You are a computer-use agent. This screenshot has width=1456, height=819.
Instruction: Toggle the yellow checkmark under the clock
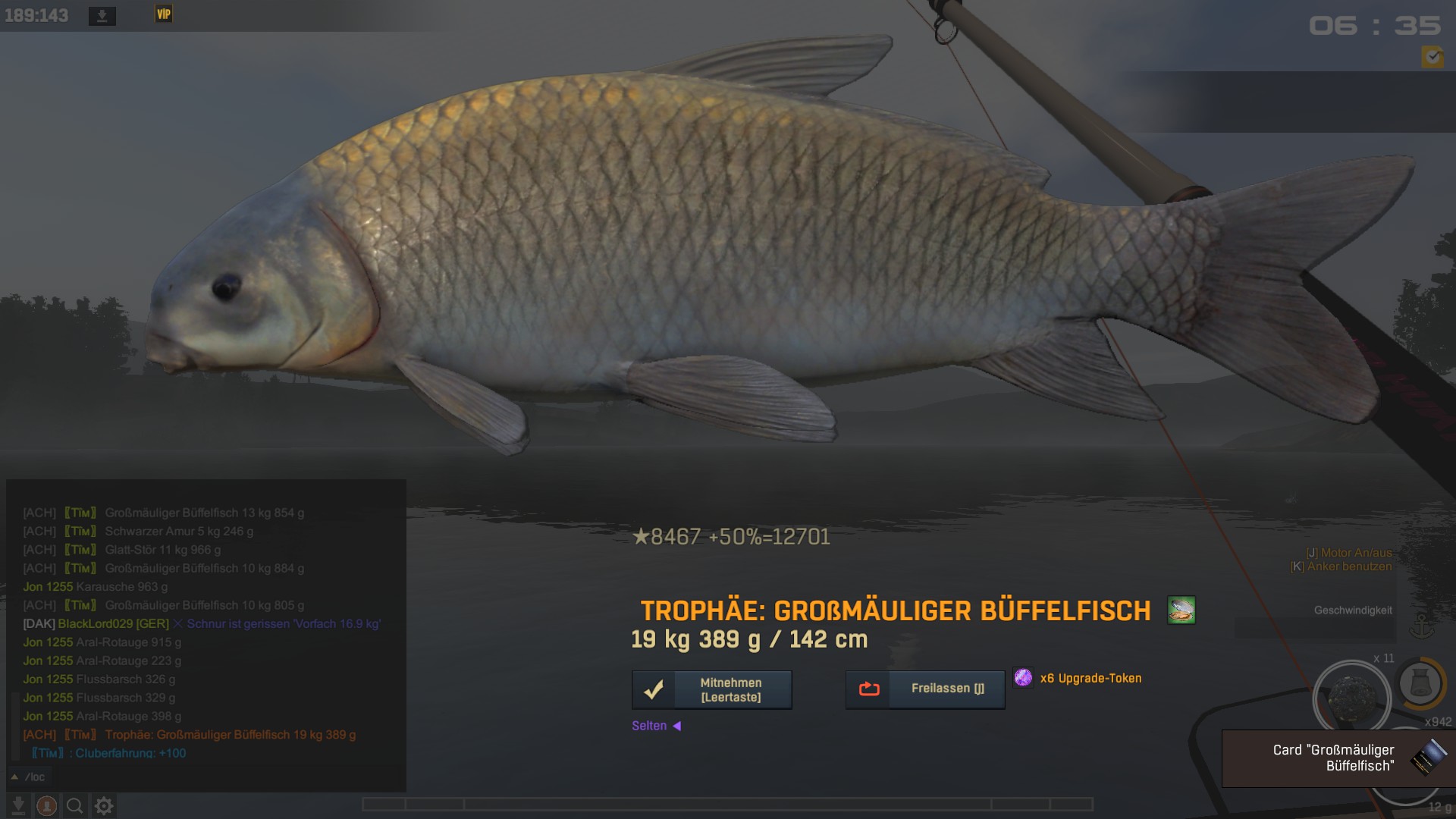tap(1432, 57)
